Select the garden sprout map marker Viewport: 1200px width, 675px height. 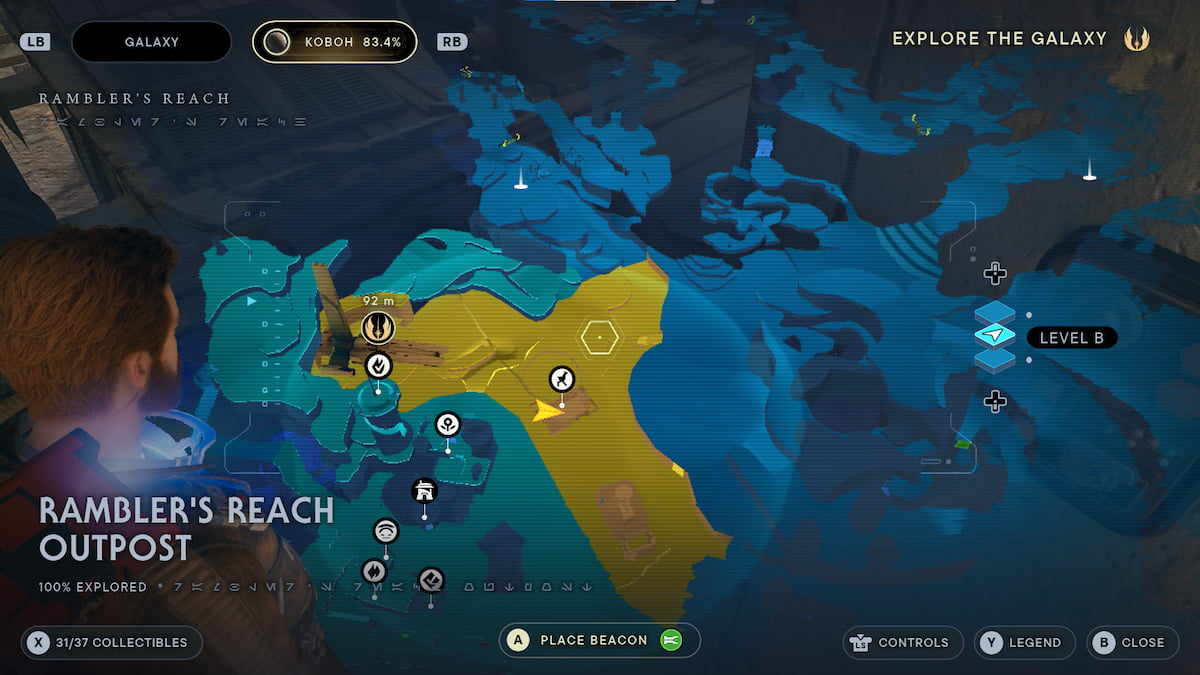(448, 425)
